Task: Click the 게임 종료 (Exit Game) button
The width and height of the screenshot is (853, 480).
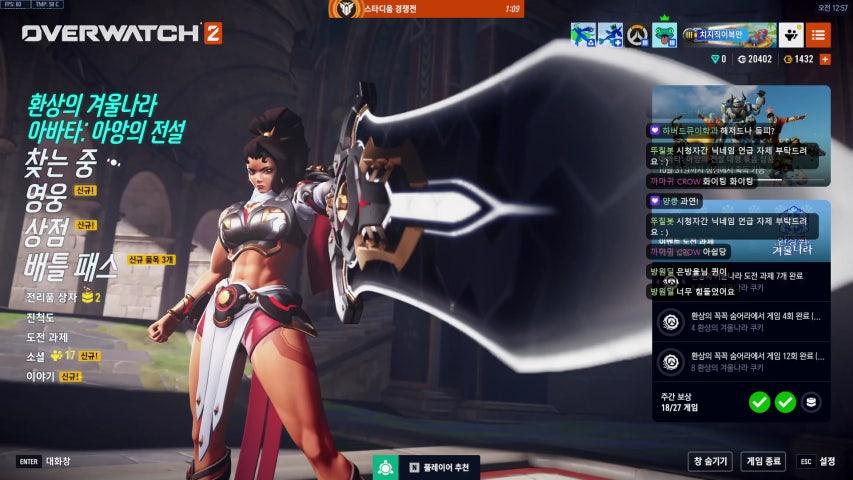Action: 763,462
